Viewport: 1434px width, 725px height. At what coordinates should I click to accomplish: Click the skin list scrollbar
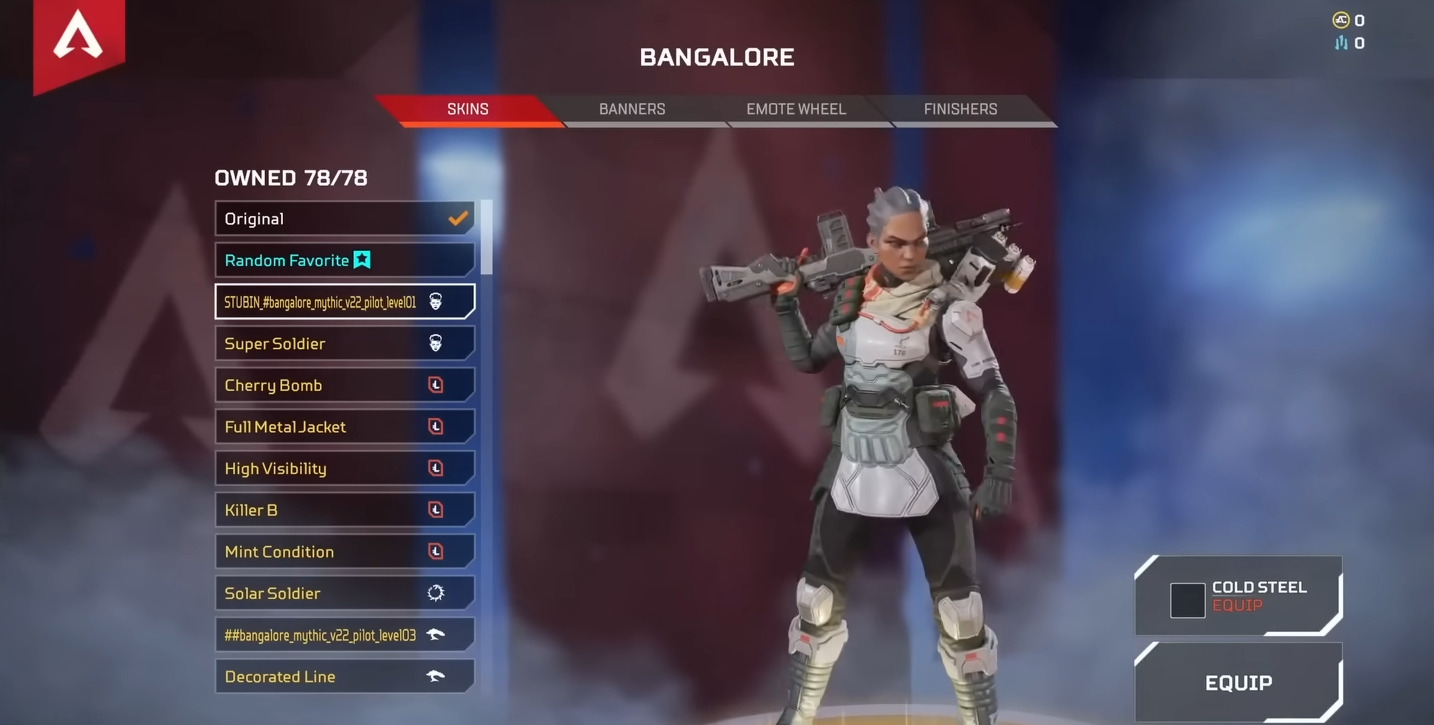(x=487, y=237)
